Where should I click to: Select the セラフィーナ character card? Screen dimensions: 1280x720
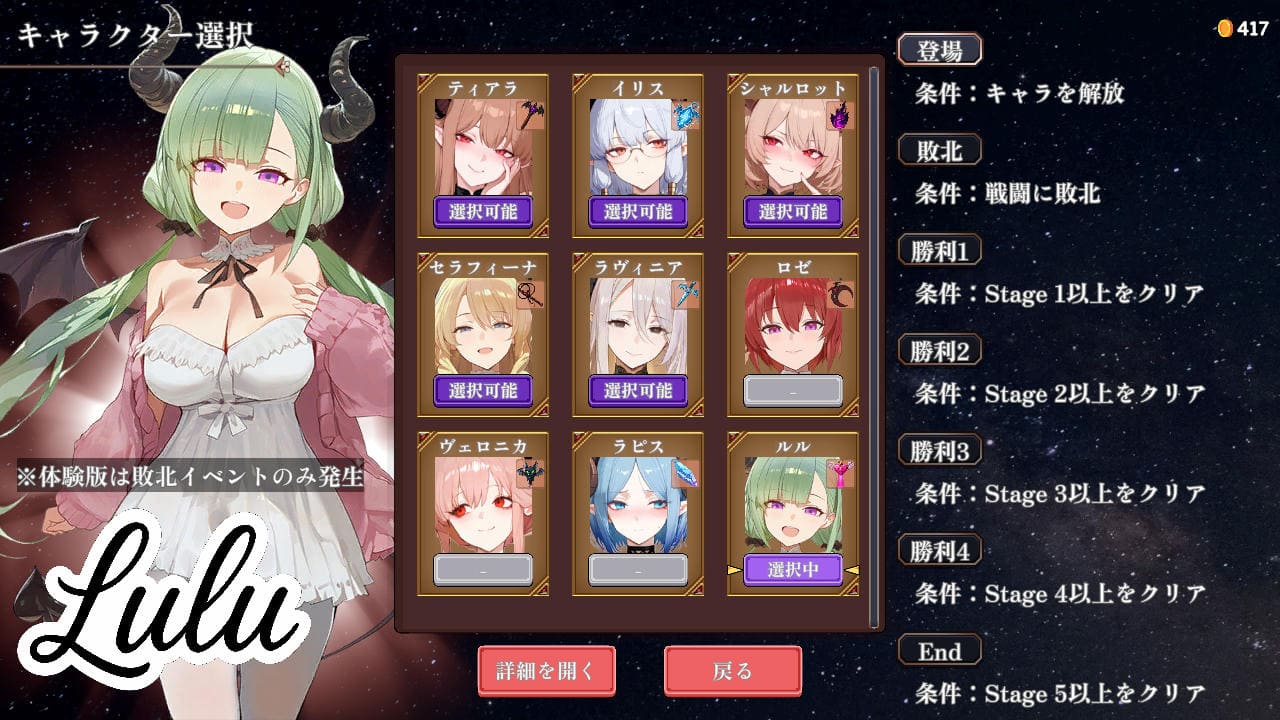click(x=482, y=334)
